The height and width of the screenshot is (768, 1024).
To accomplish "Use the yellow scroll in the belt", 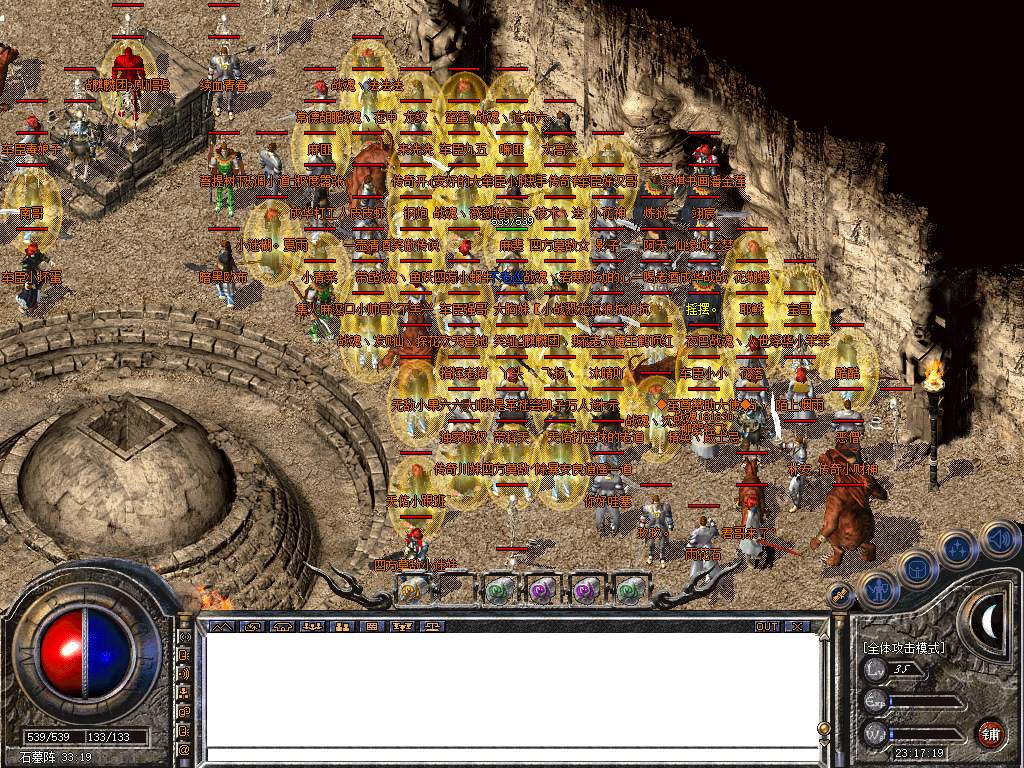I will point(409,591).
